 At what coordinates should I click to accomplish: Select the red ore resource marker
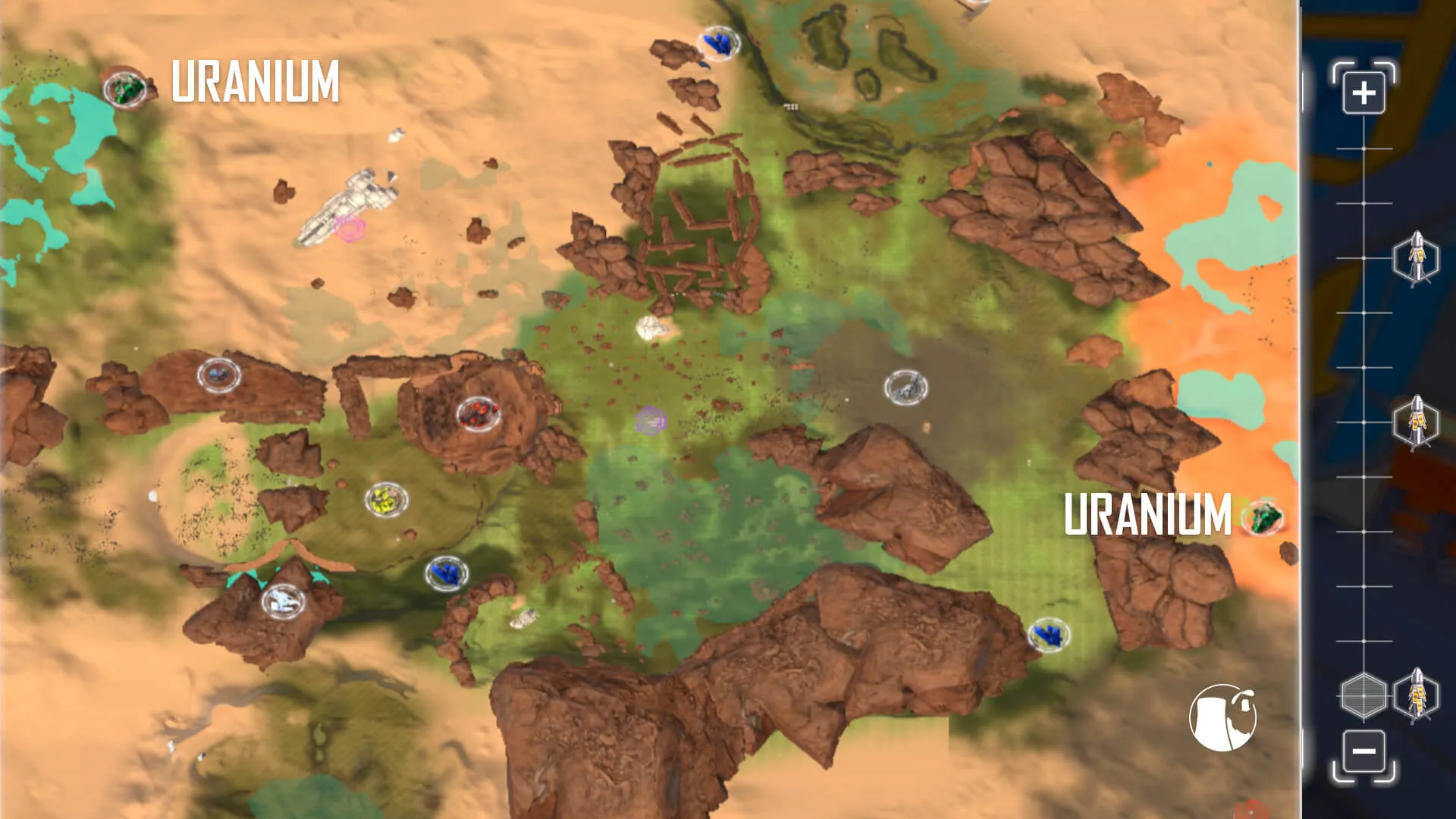click(479, 413)
